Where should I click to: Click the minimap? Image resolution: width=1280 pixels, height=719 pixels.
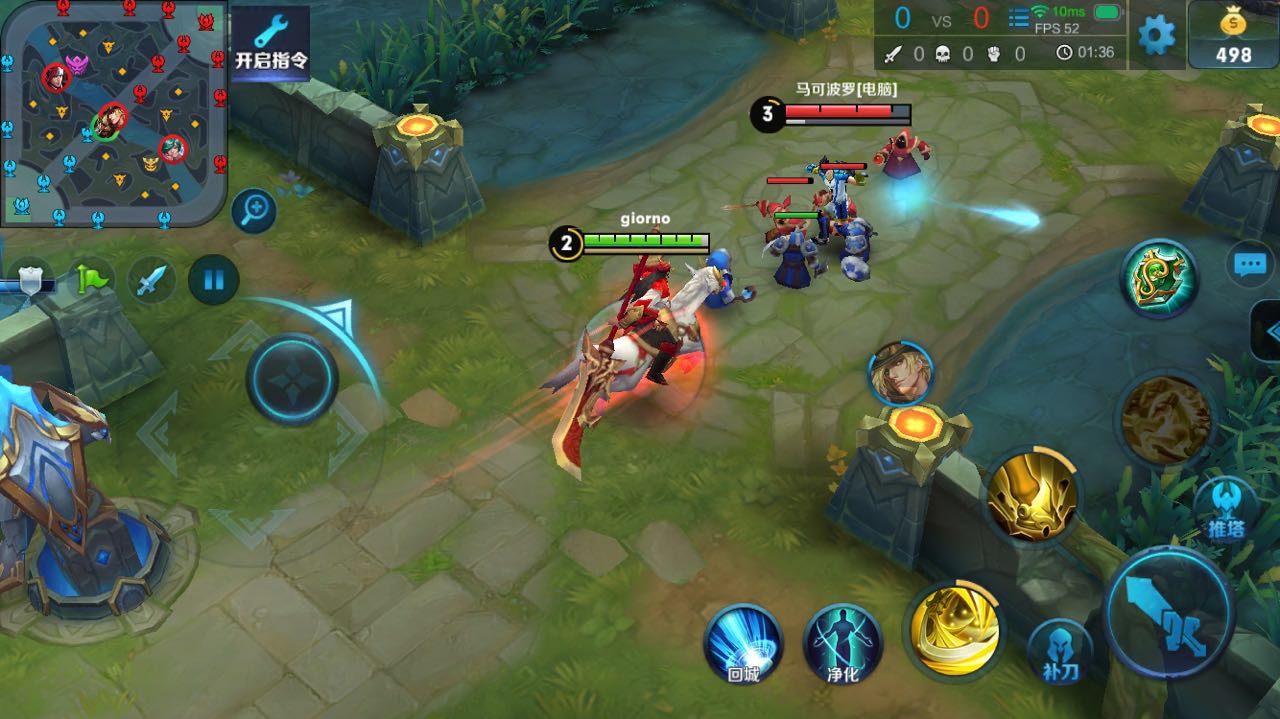pos(113,112)
